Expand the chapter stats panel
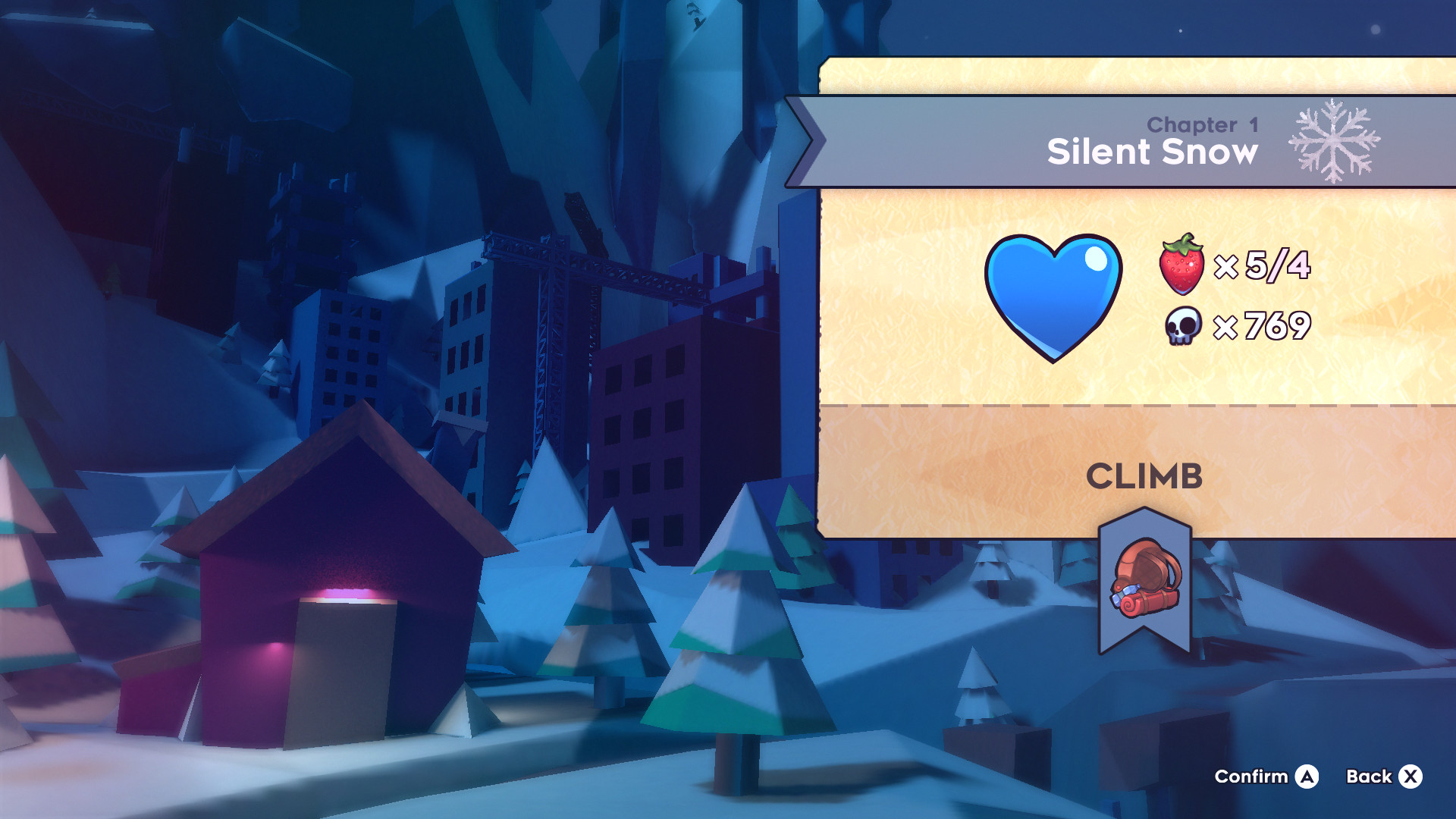The width and height of the screenshot is (1456, 819). click(x=1137, y=303)
